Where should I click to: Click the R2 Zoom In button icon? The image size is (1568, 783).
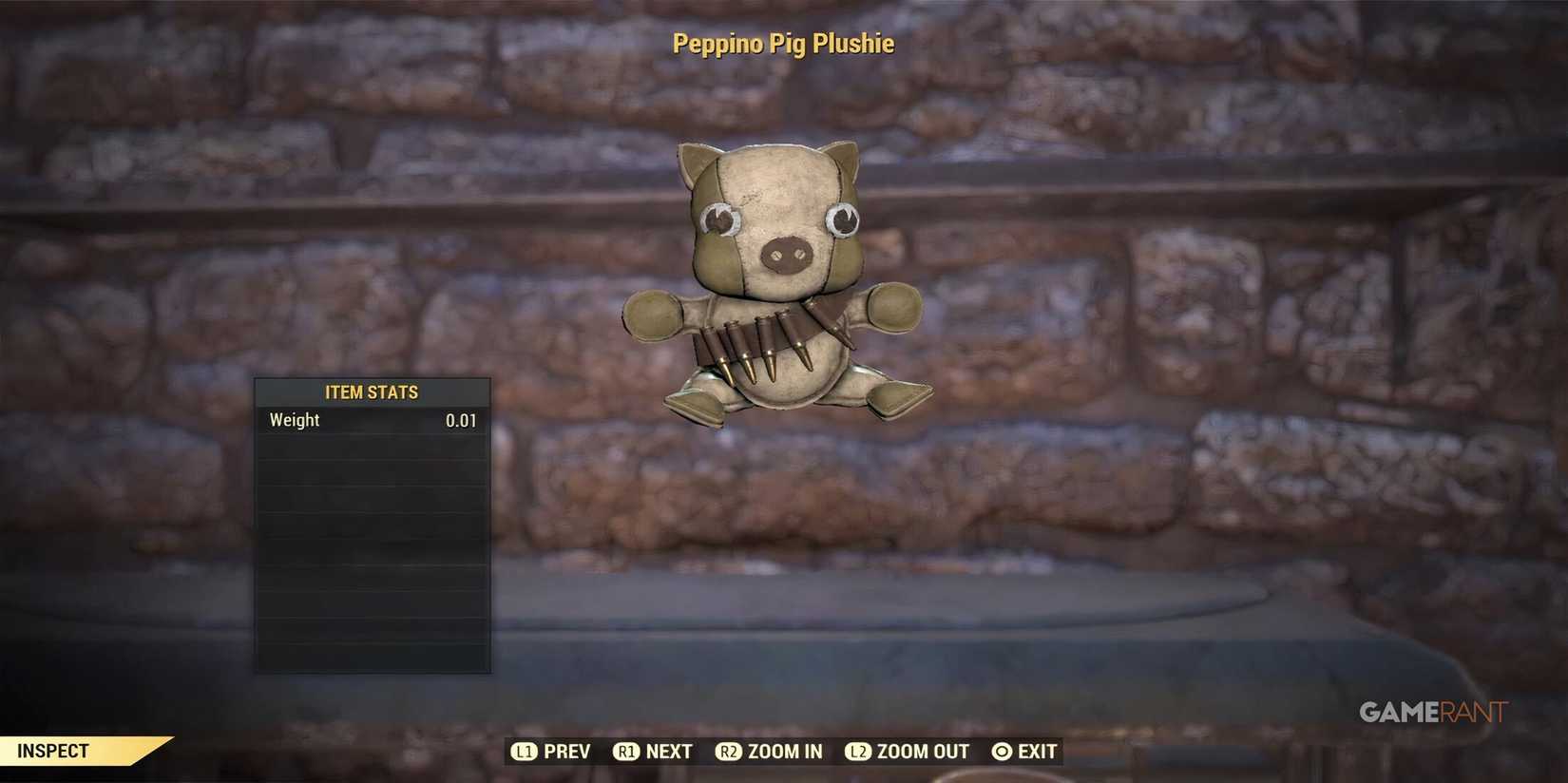click(x=730, y=751)
